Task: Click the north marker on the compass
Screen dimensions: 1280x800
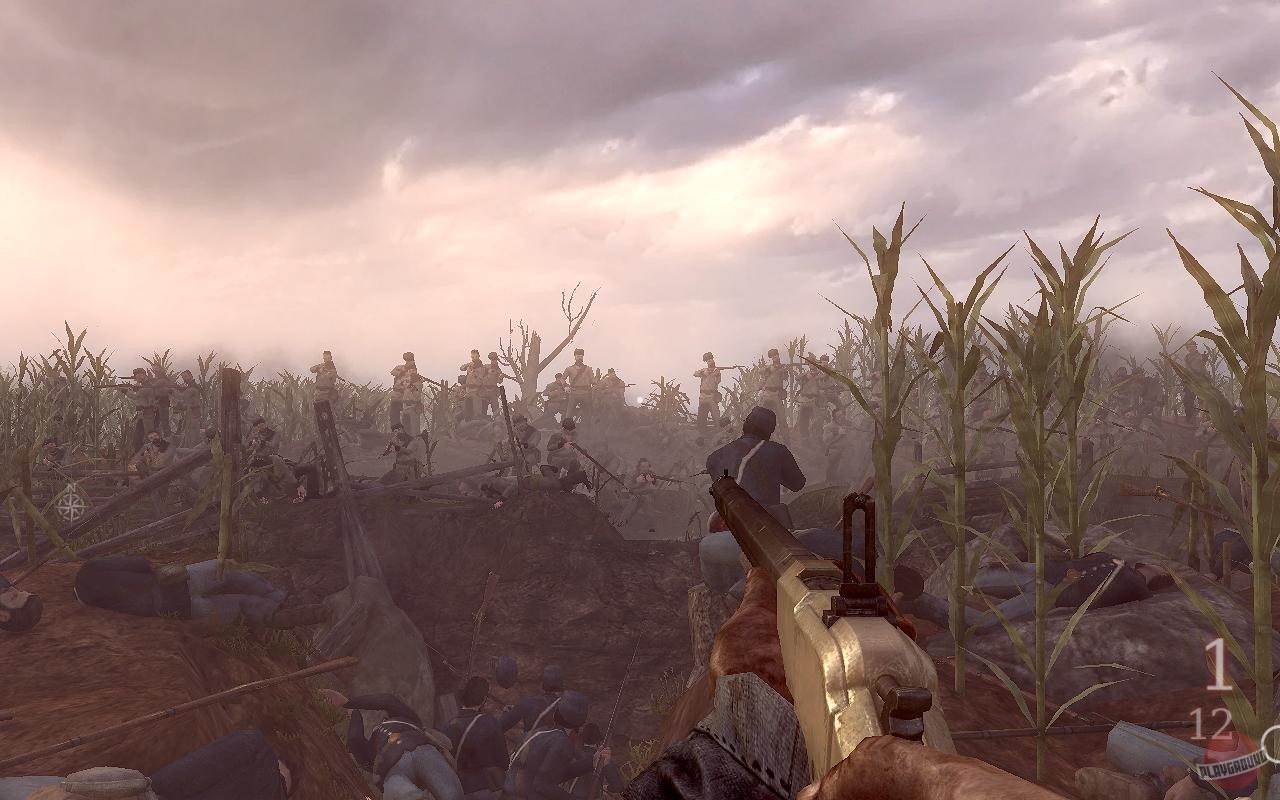Action: click(x=71, y=487)
